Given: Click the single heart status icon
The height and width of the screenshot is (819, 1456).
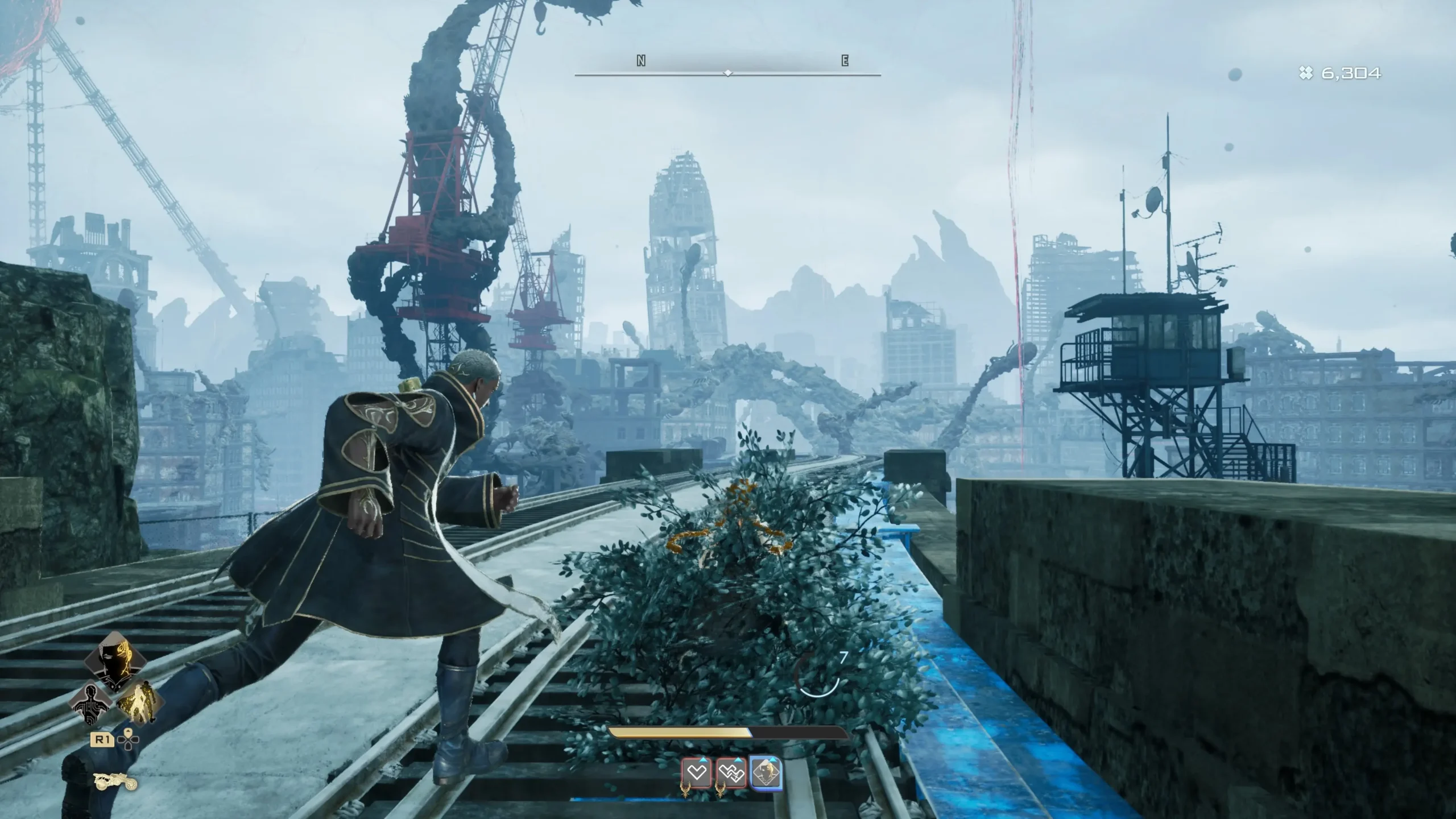Looking at the screenshot, I should (x=697, y=773).
